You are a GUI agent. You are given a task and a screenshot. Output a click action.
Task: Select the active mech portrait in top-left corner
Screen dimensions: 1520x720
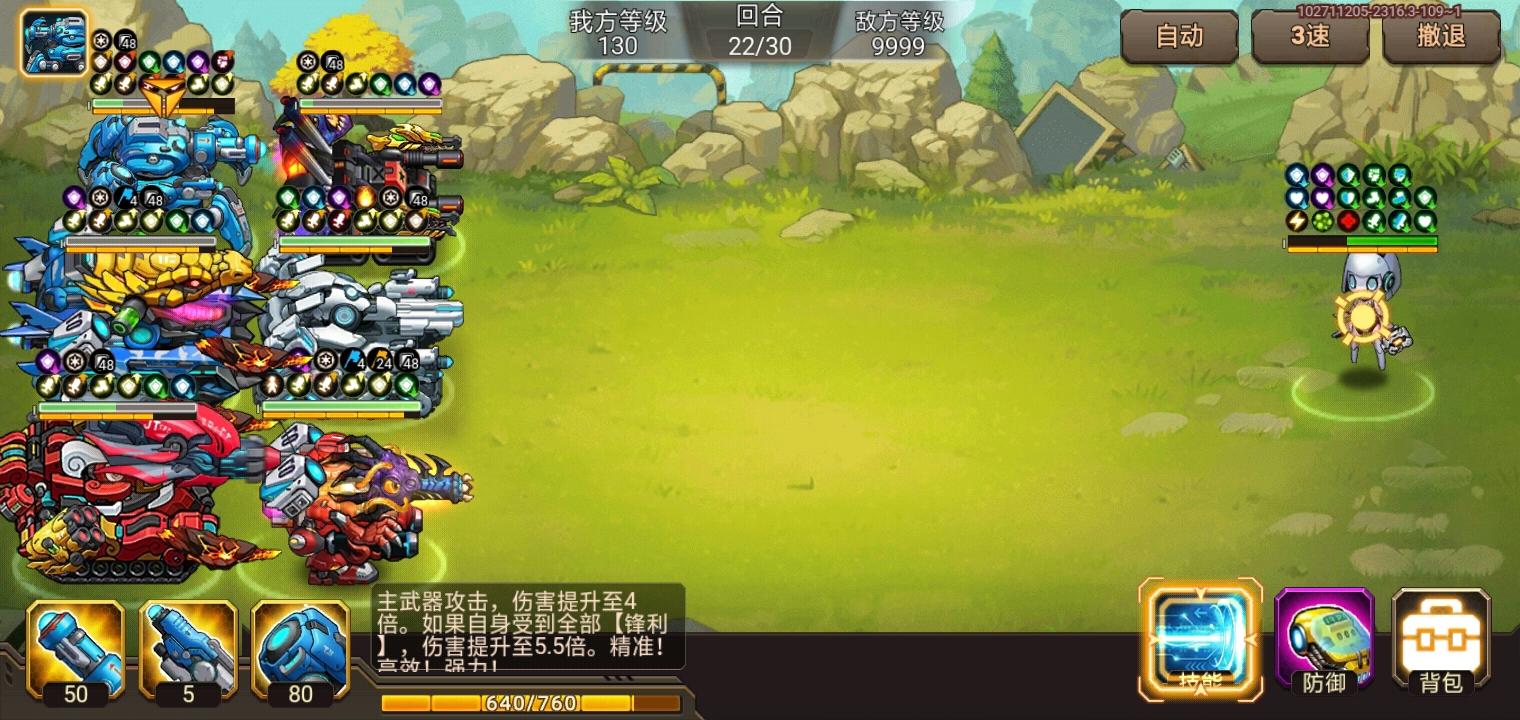pos(53,40)
